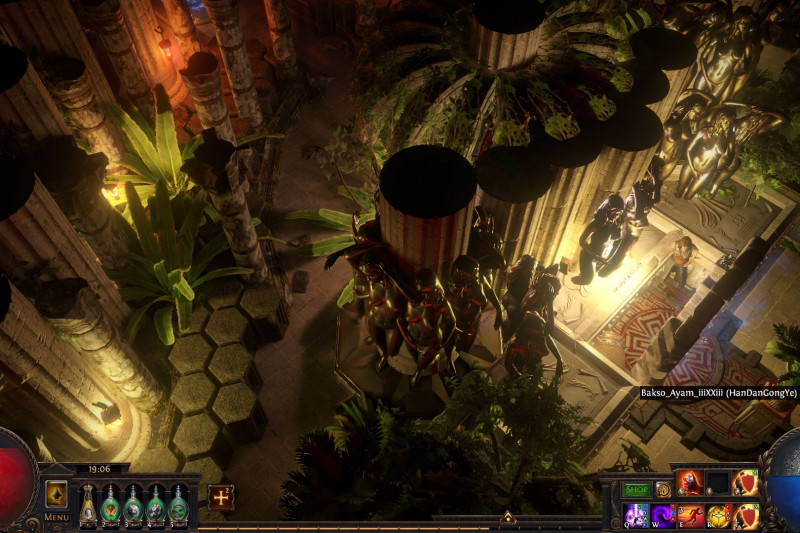
Task: Click the round gold coin icon beside Shop
Action: coord(663,490)
